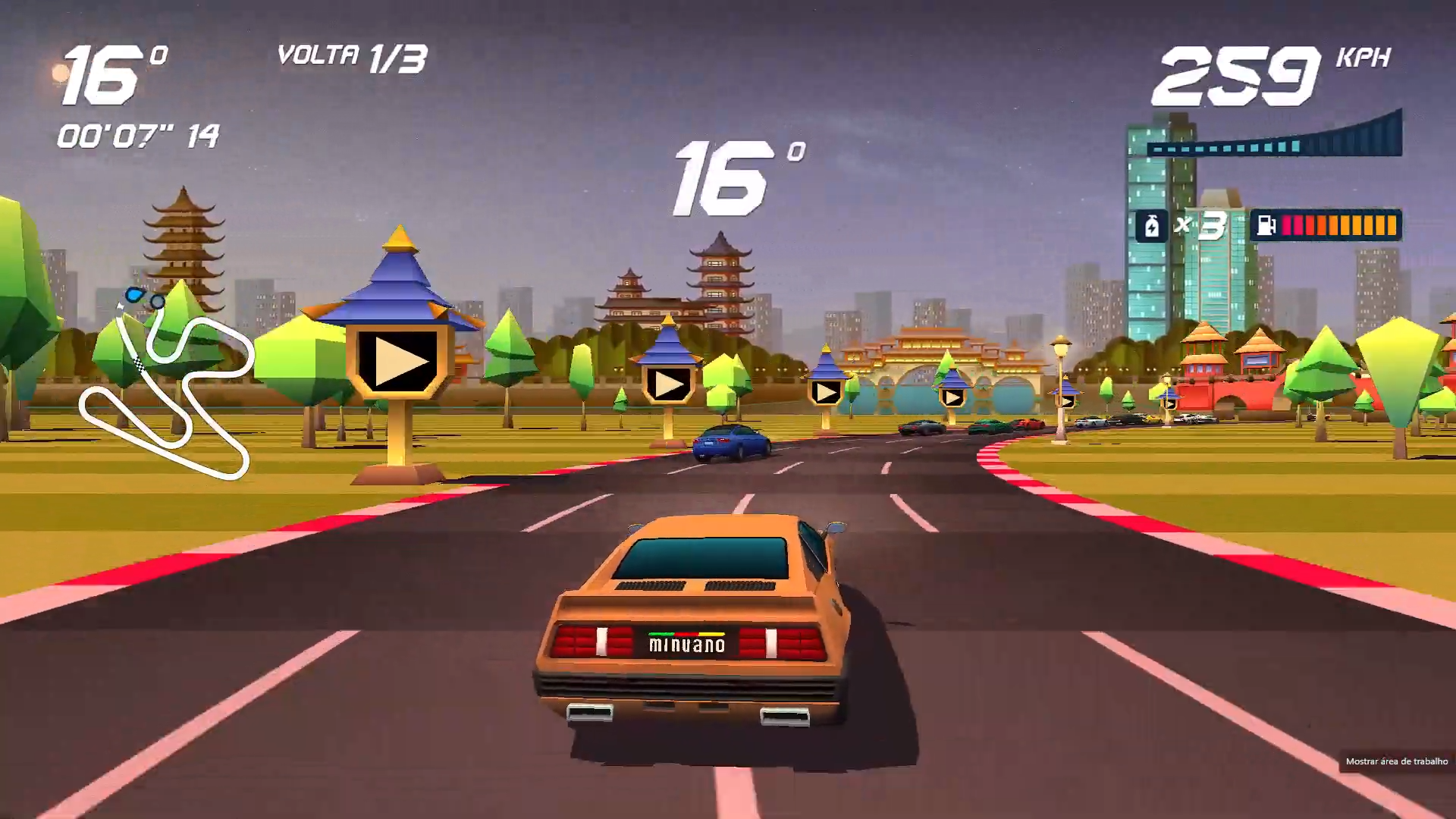Toggle the nitro x3 counter
The width and height of the screenshot is (1456, 819).
coord(1200,224)
